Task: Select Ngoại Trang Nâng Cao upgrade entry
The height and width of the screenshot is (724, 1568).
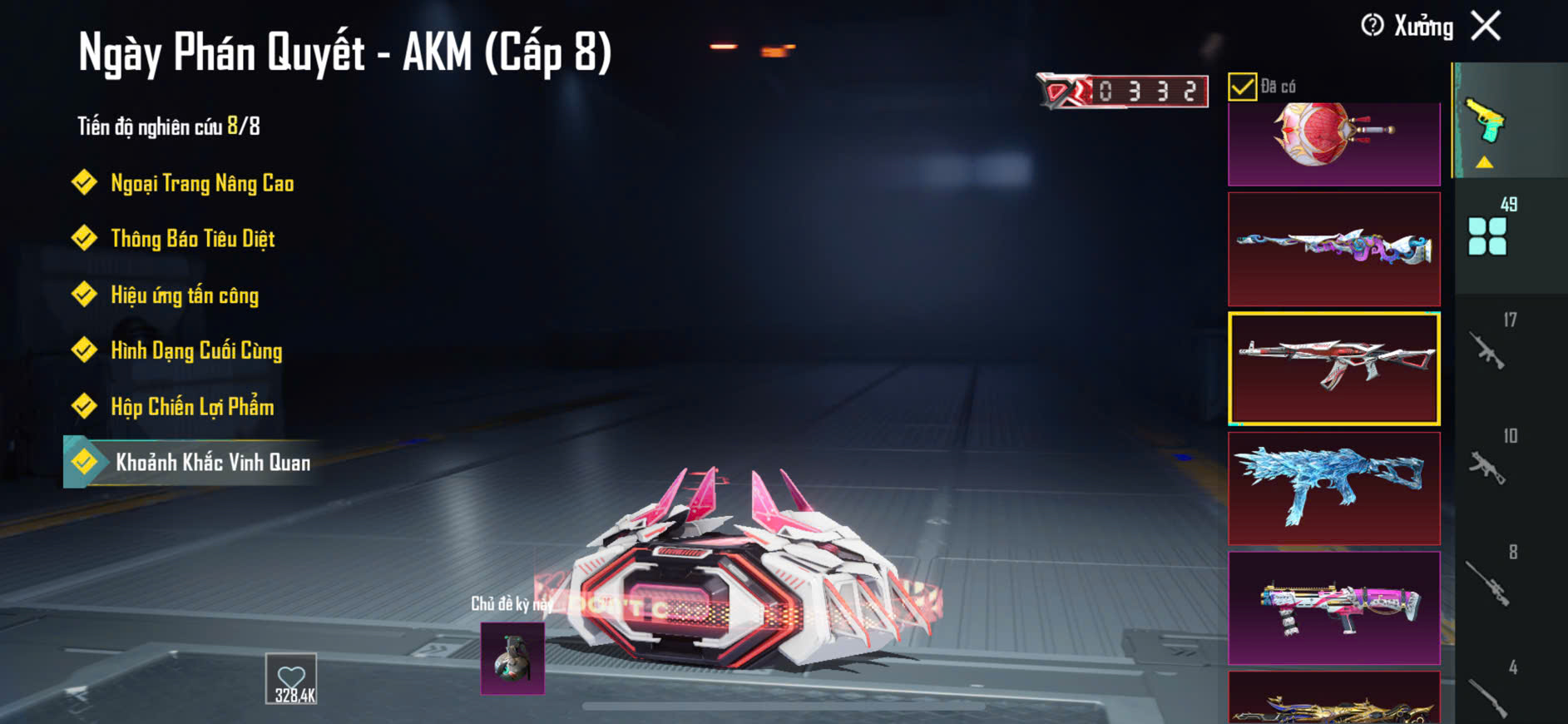Action: coord(201,183)
